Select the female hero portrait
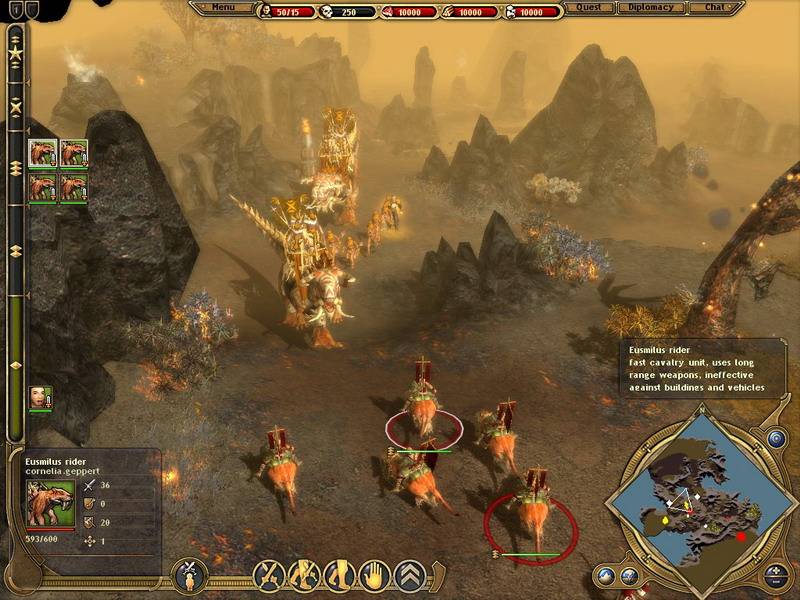This screenshot has width=800, height=600. pyautogui.click(x=40, y=398)
